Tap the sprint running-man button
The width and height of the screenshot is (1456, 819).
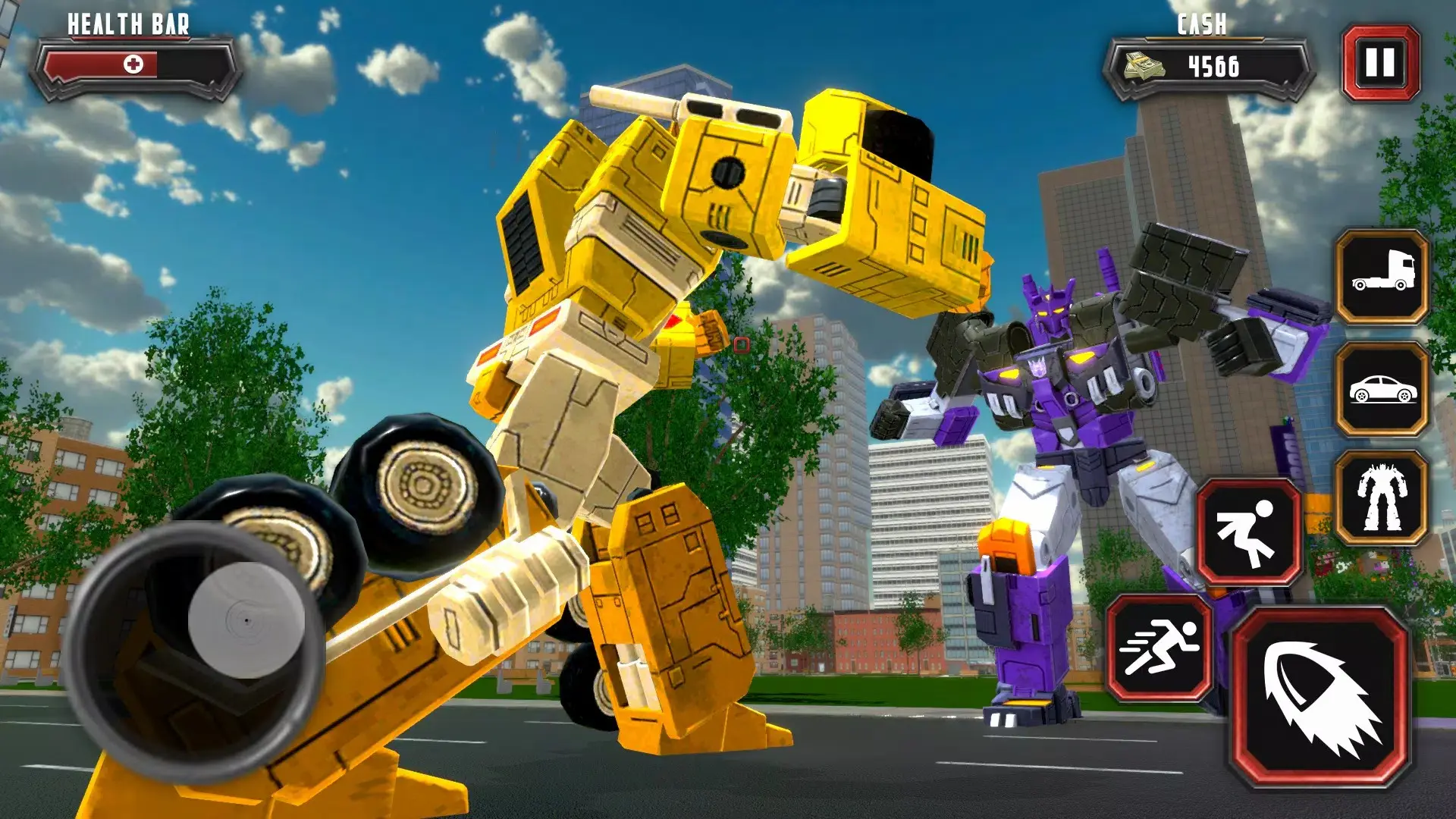click(1159, 647)
